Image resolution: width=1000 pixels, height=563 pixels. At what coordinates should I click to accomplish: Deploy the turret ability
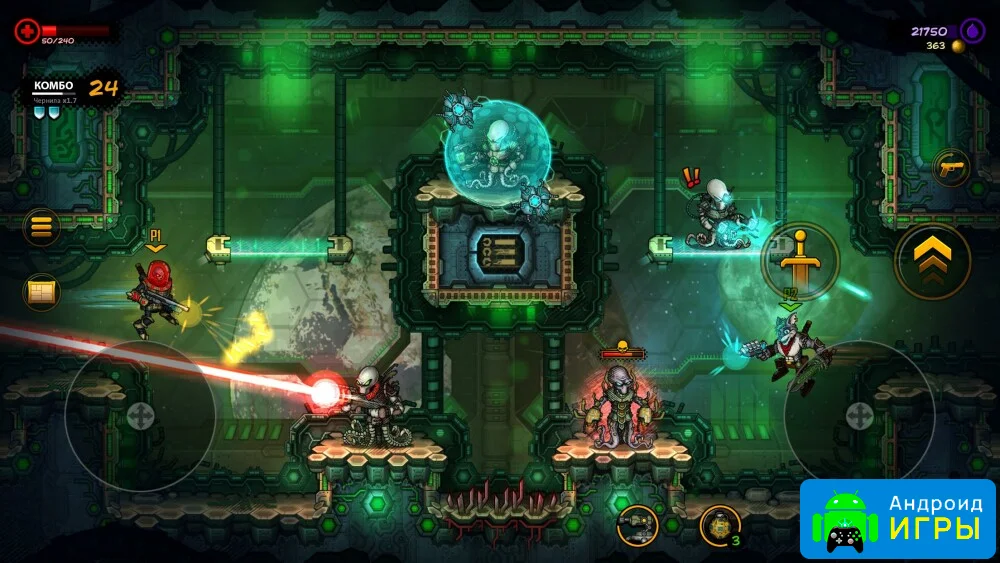click(x=637, y=525)
